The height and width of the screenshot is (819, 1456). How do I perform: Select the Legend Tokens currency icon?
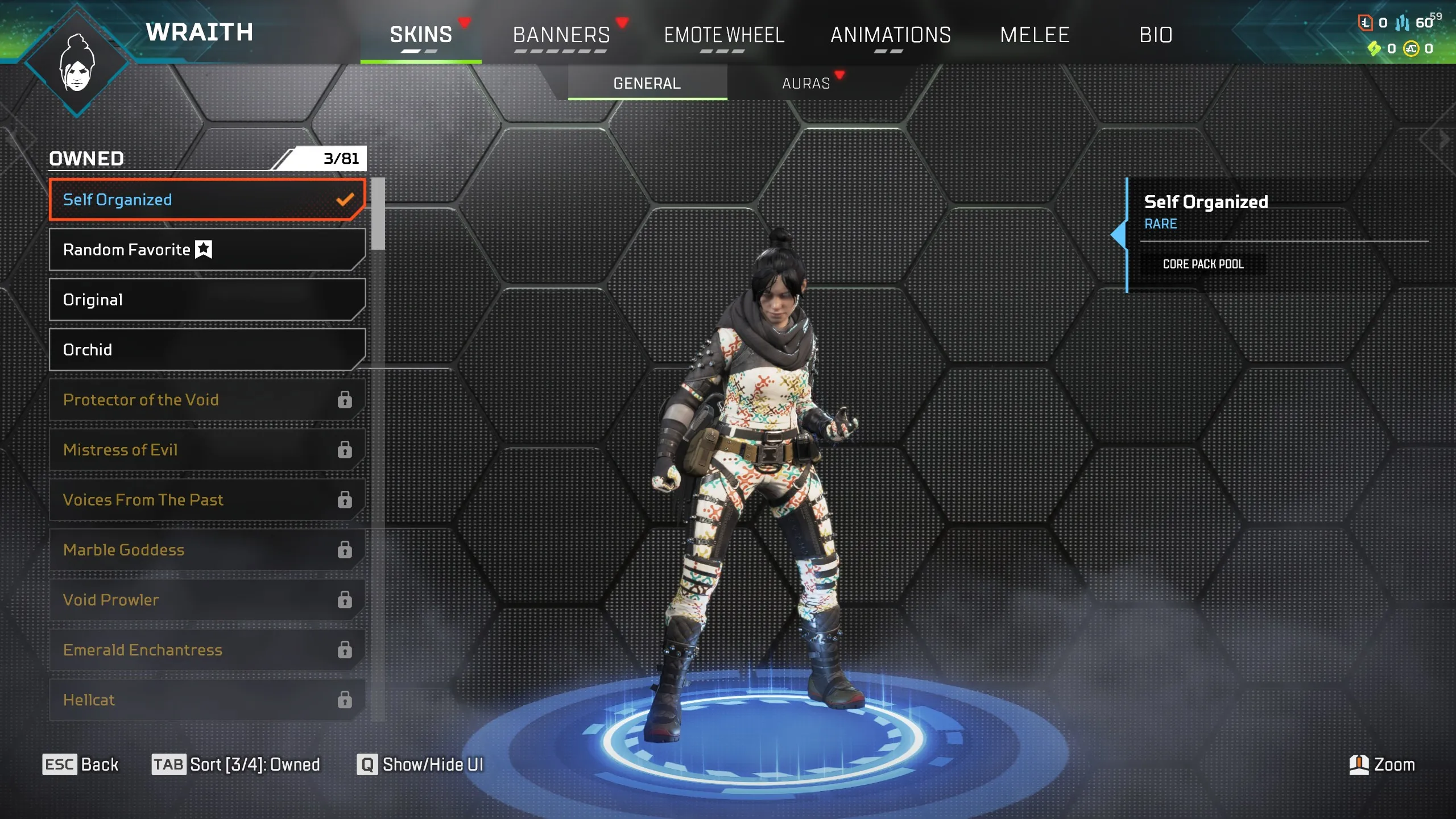(x=1366, y=23)
